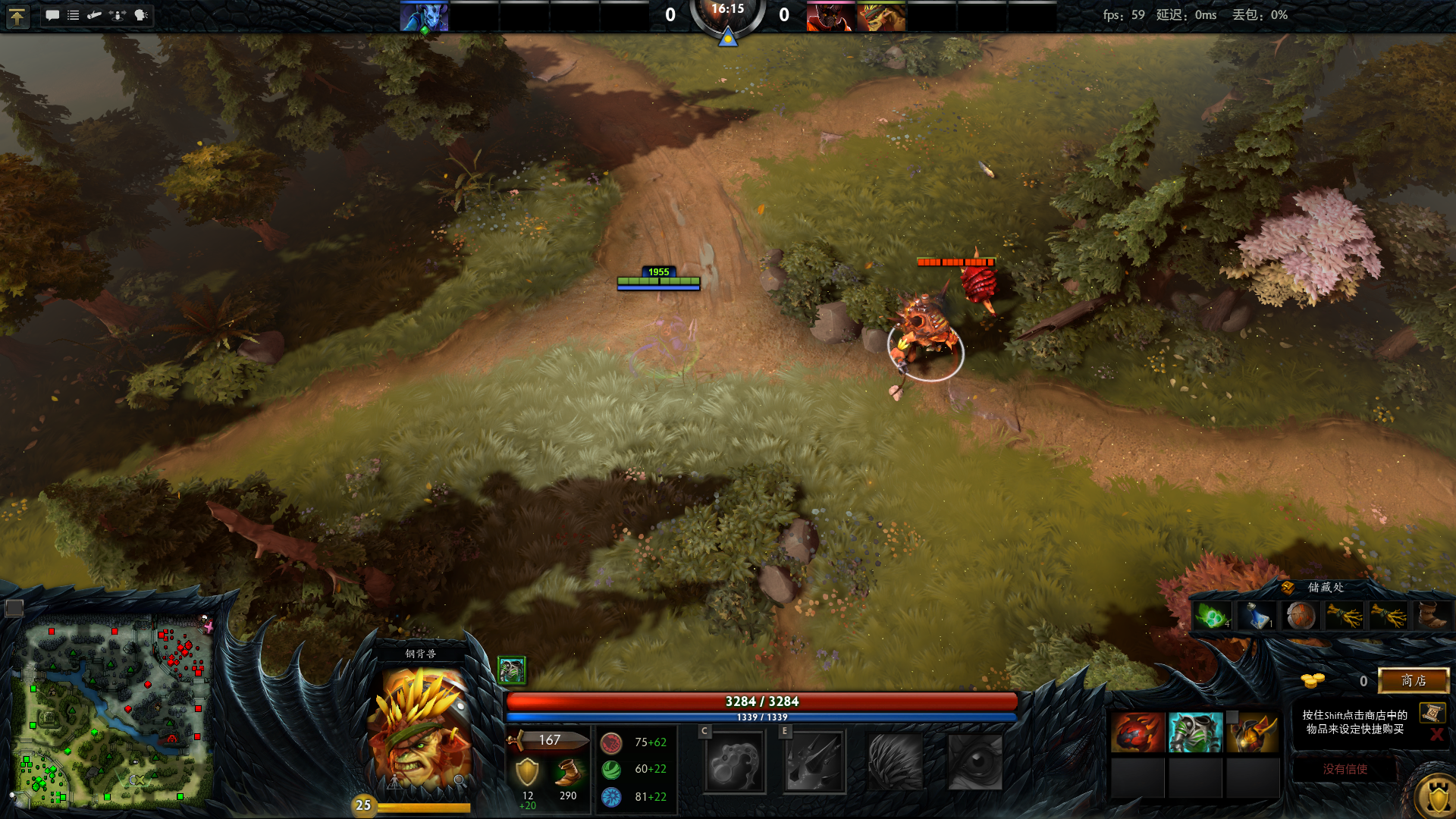Viewport: 1456px width, 819px height.
Task: Toggle the voice chat speaking head icon
Action: (141, 15)
